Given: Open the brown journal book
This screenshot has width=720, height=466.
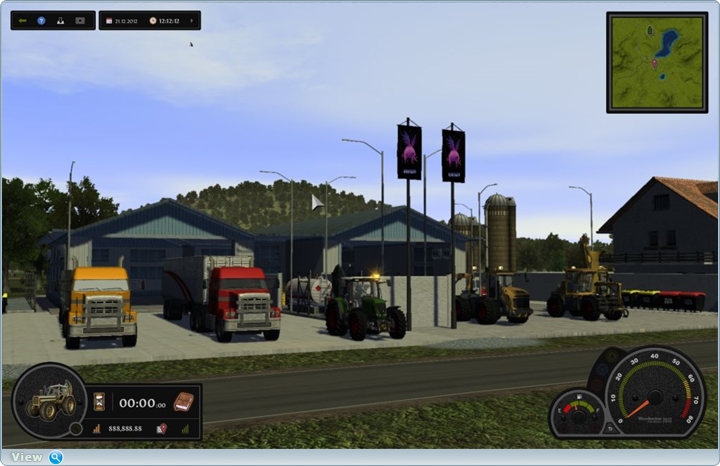Looking at the screenshot, I should pos(183,402).
